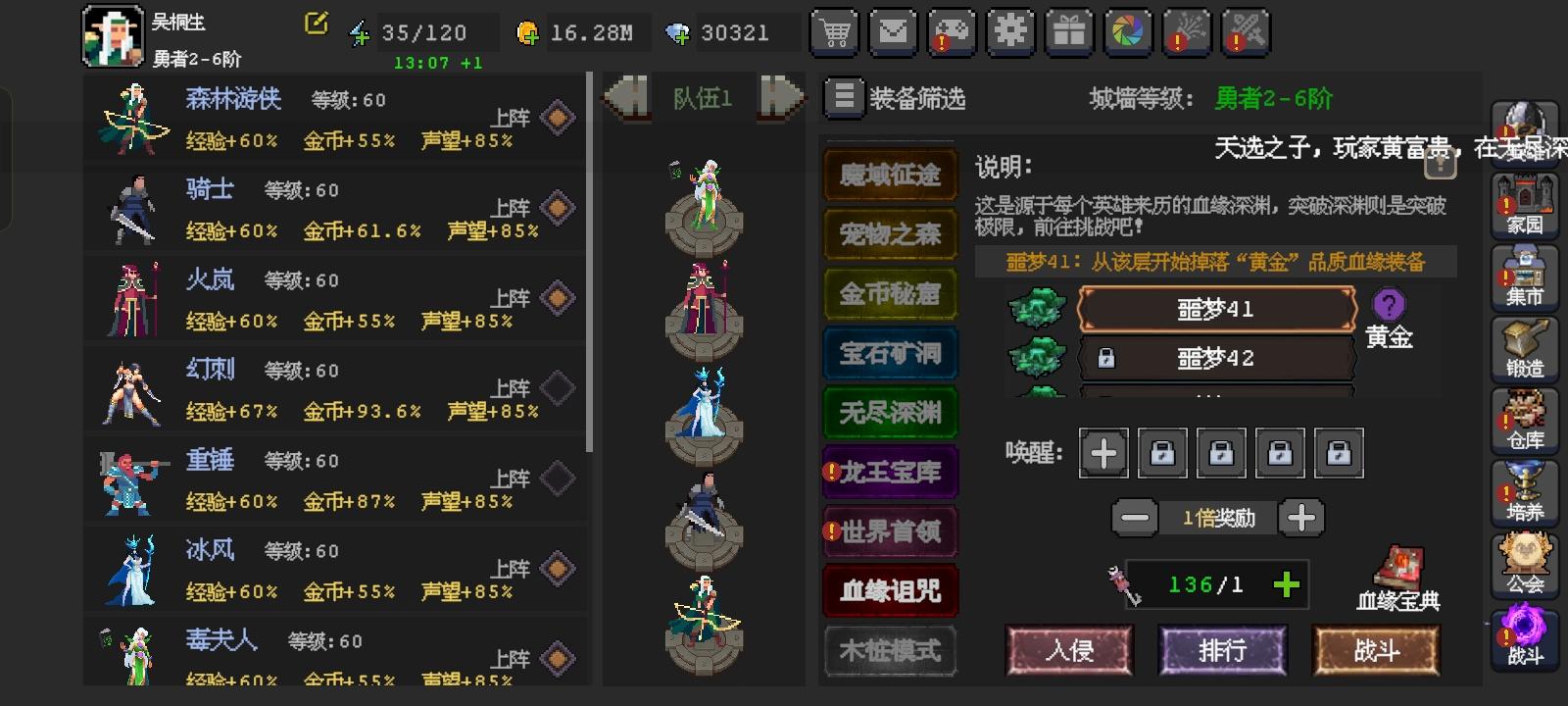Click the 噩梦42 locked level entry

(x=1215, y=358)
